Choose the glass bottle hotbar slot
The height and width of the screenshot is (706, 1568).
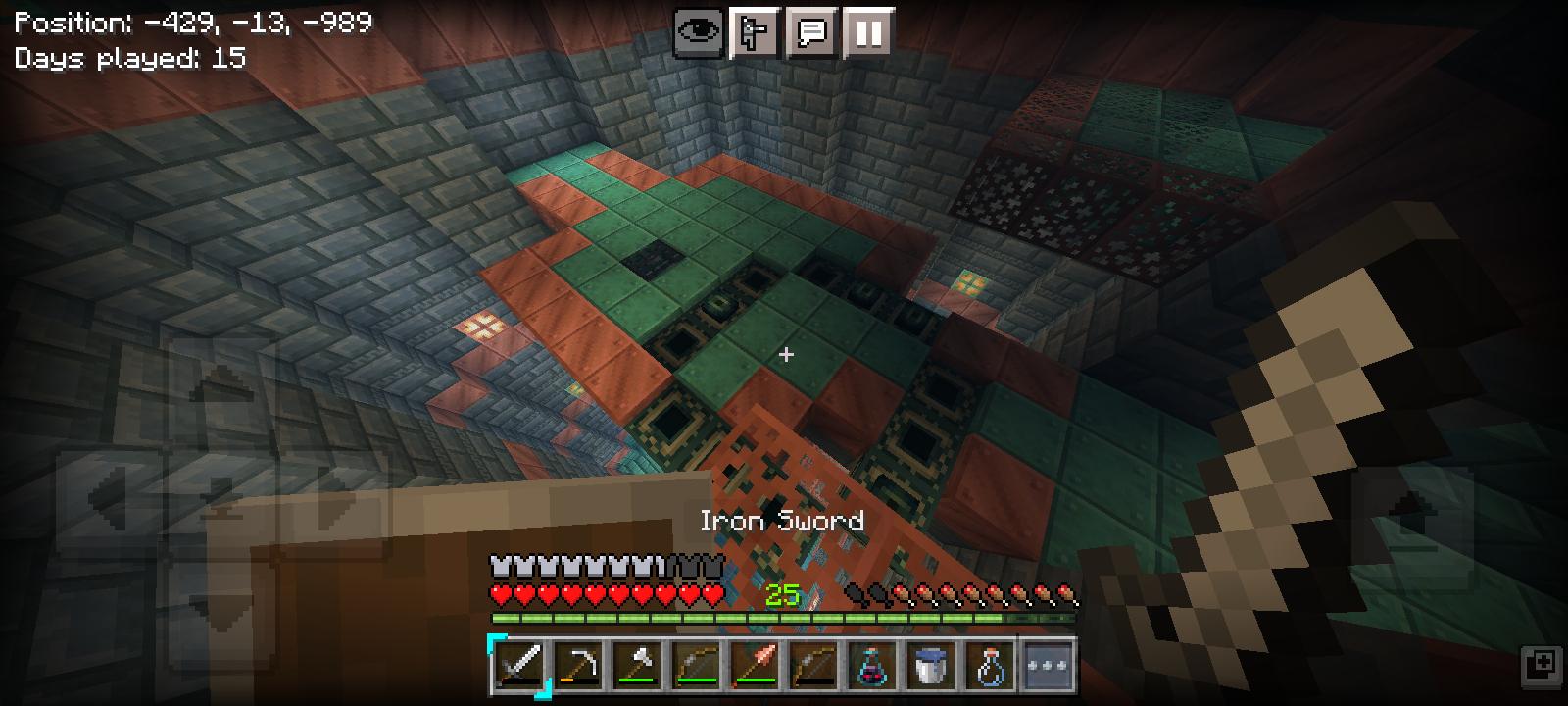click(990, 666)
